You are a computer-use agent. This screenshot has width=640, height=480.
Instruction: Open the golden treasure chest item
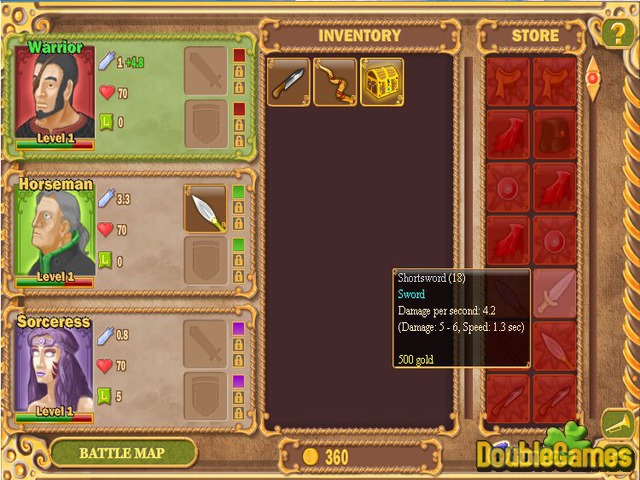pos(381,82)
